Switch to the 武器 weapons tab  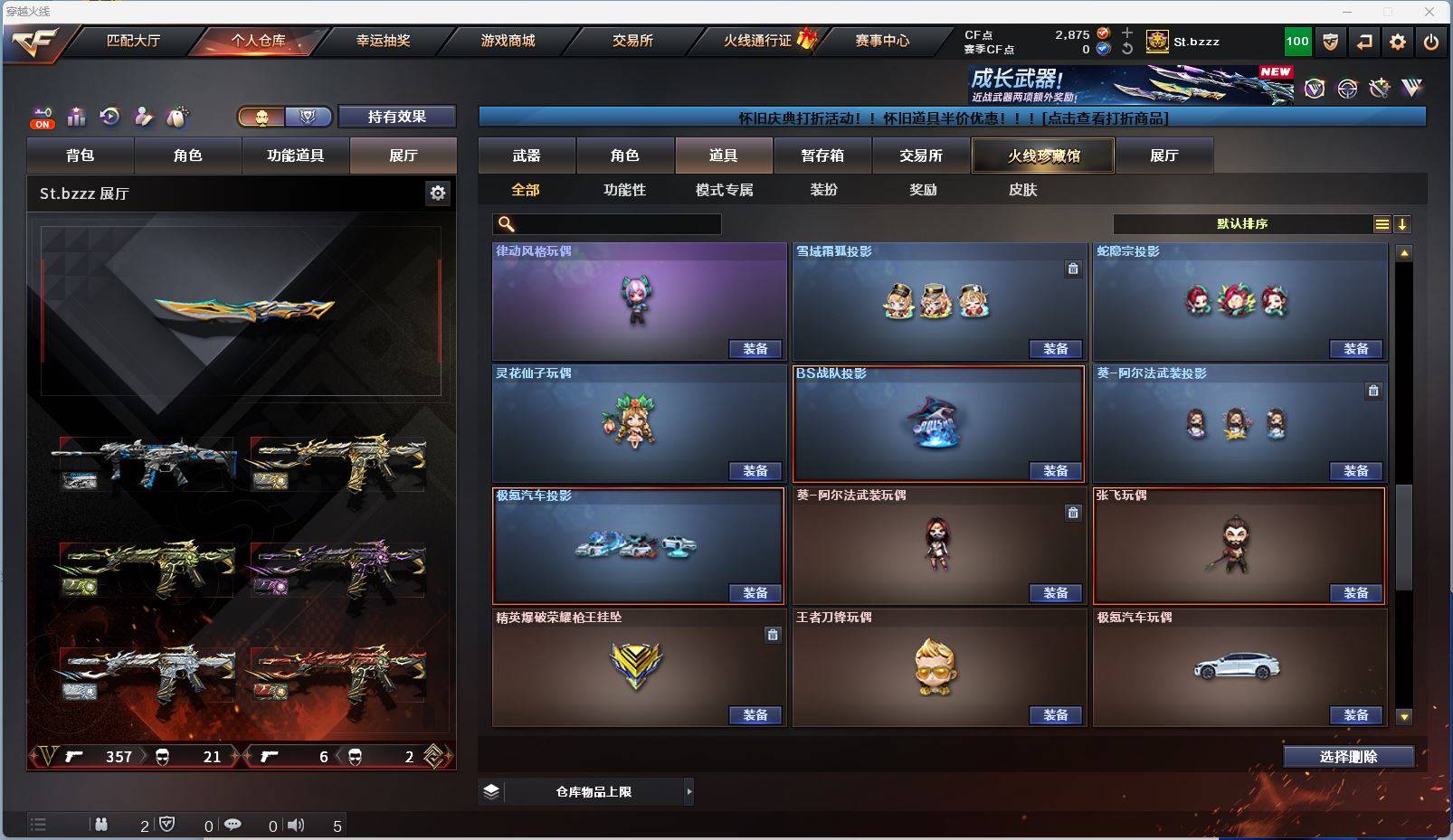click(527, 156)
